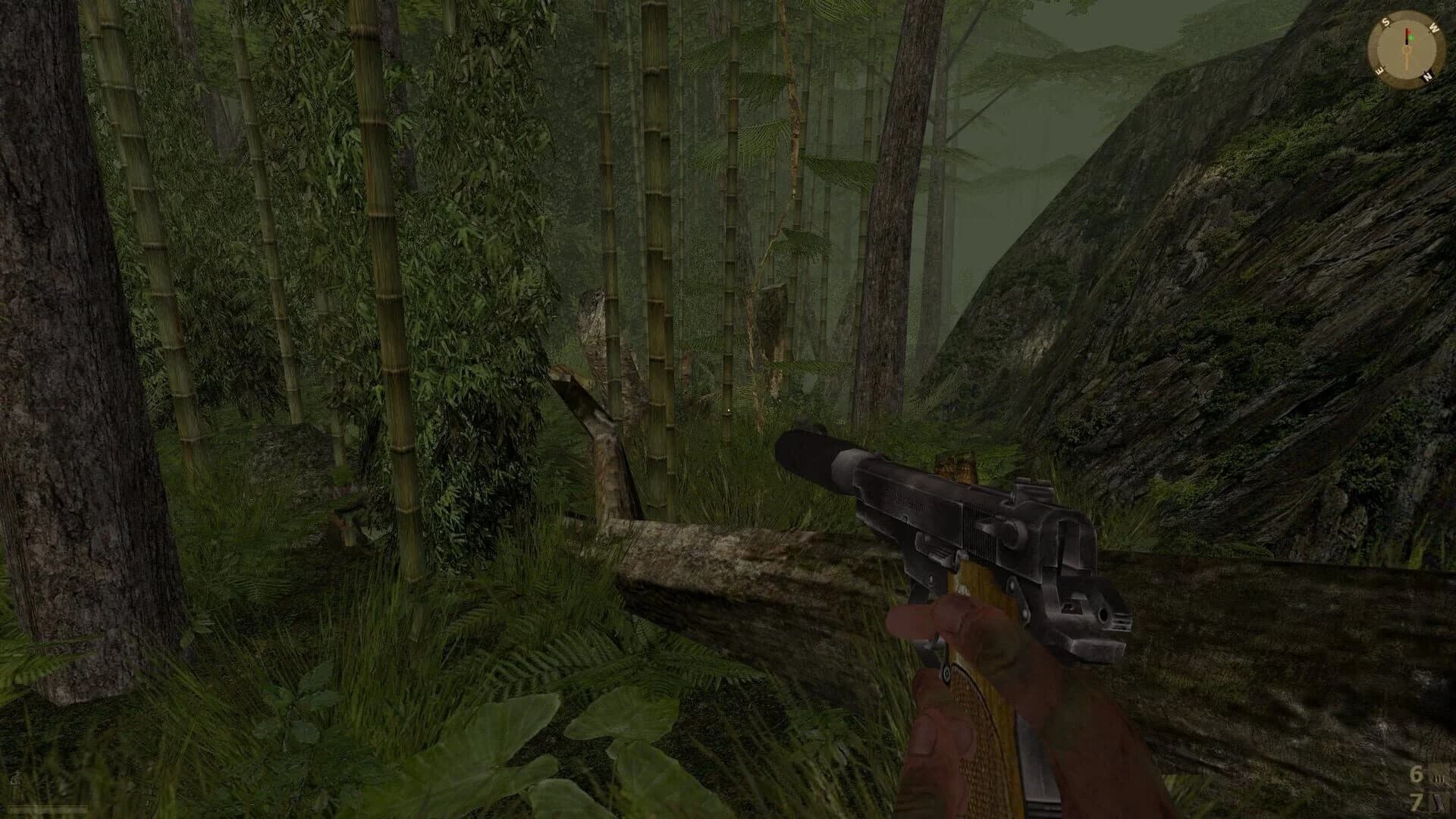Toggle the 'W' heading on the compass
Image resolution: width=1456 pixels, height=819 pixels.
pyautogui.click(x=1433, y=27)
